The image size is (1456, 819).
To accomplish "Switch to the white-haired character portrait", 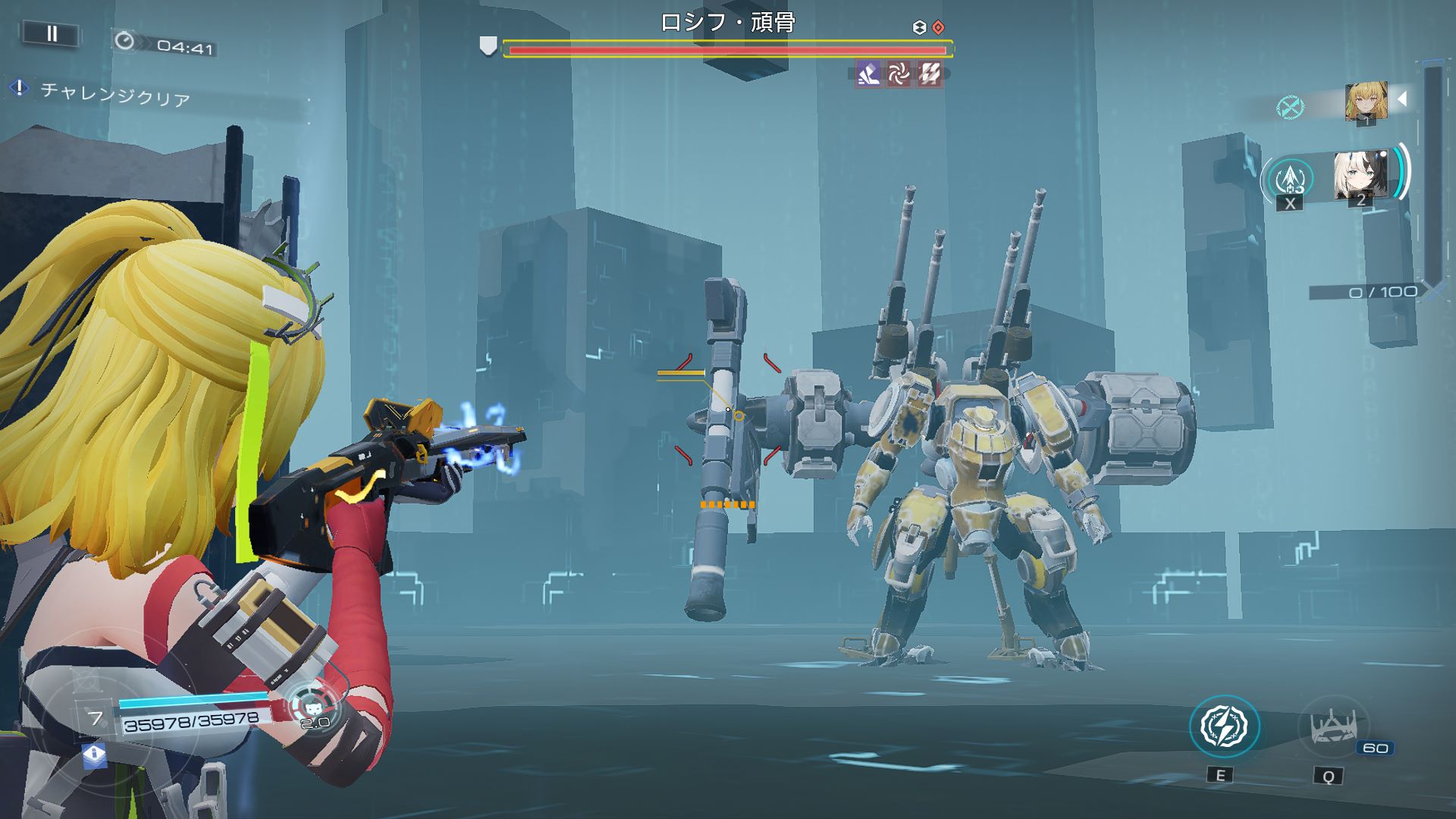I will [1361, 177].
